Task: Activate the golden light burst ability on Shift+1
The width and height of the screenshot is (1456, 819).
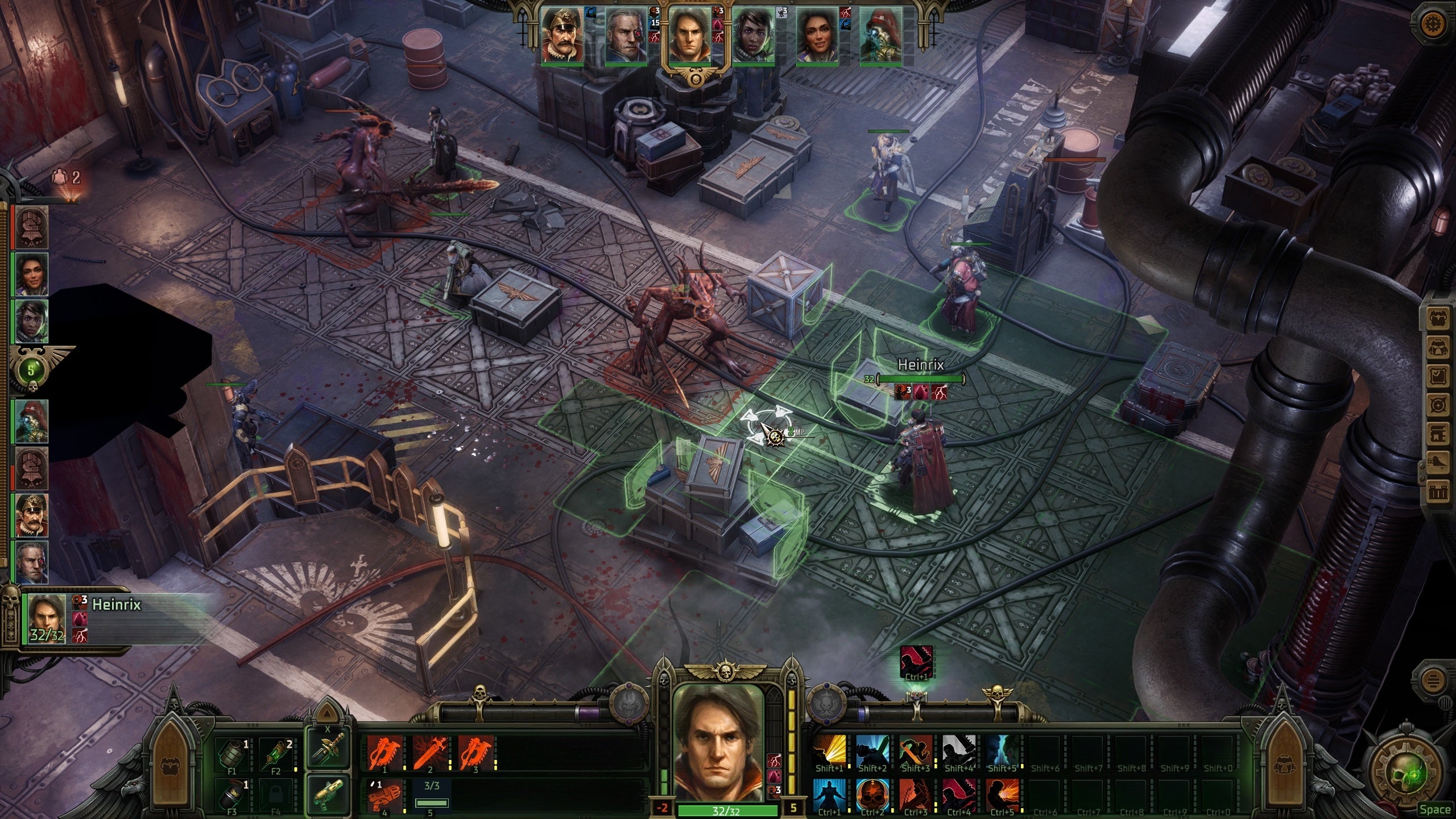Action: (828, 752)
